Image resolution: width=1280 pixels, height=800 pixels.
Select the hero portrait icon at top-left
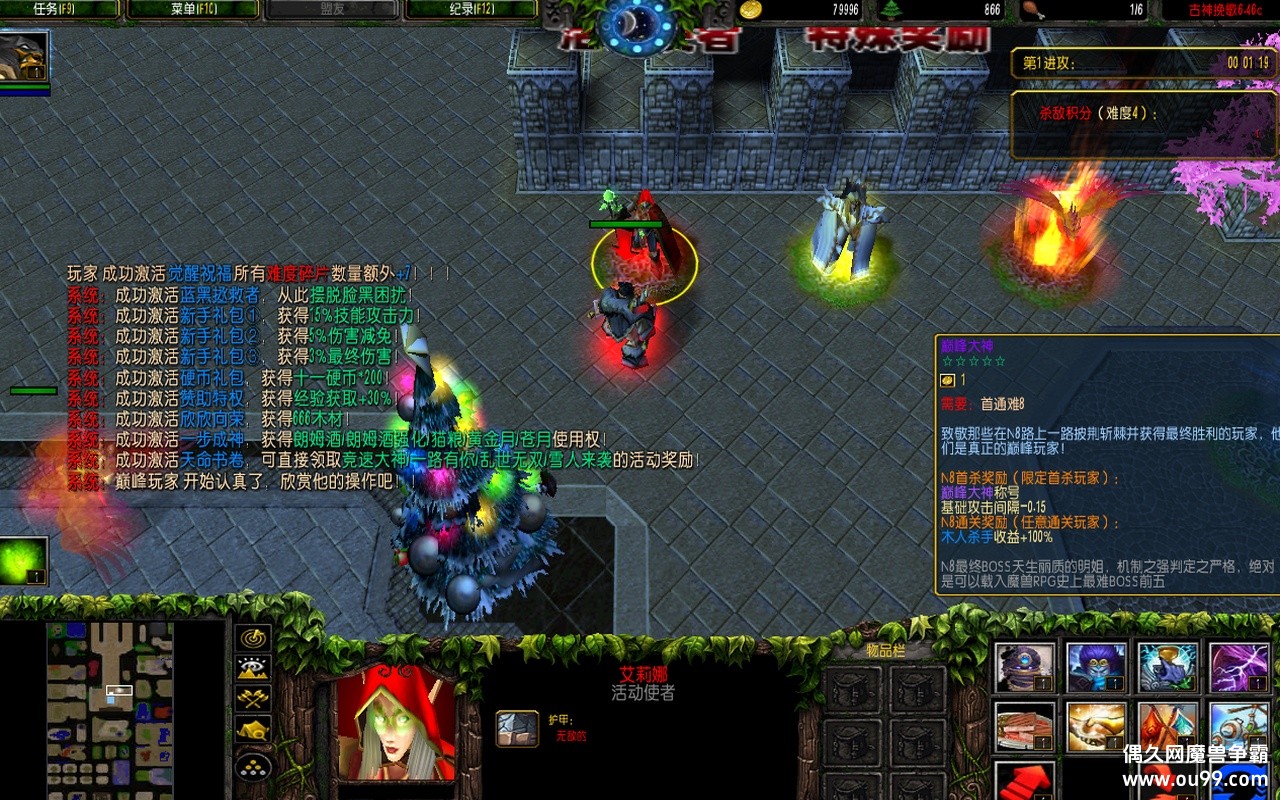[x=24, y=58]
